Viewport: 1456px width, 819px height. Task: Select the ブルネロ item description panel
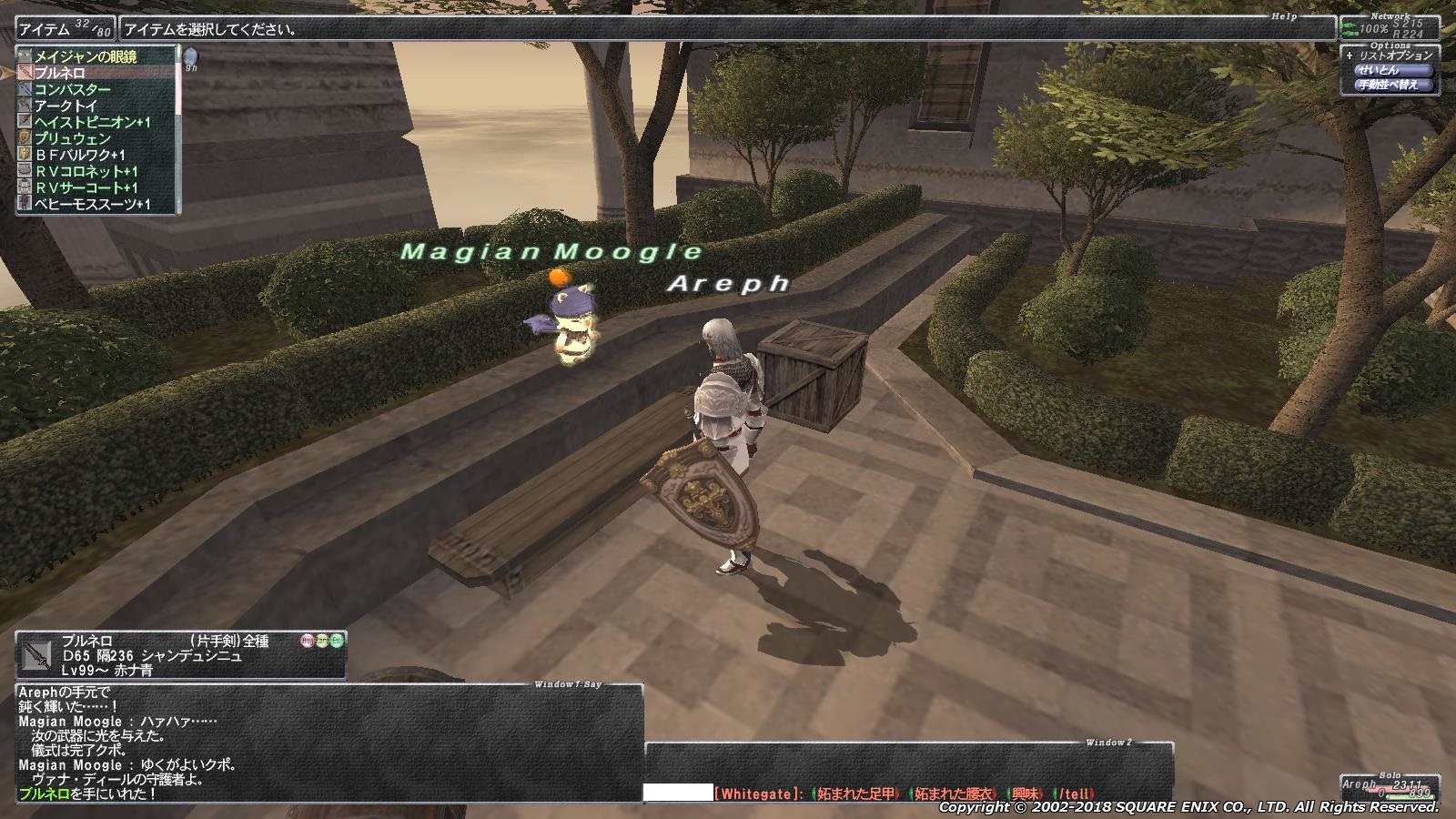pyautogui.click(x=180, y=655)
